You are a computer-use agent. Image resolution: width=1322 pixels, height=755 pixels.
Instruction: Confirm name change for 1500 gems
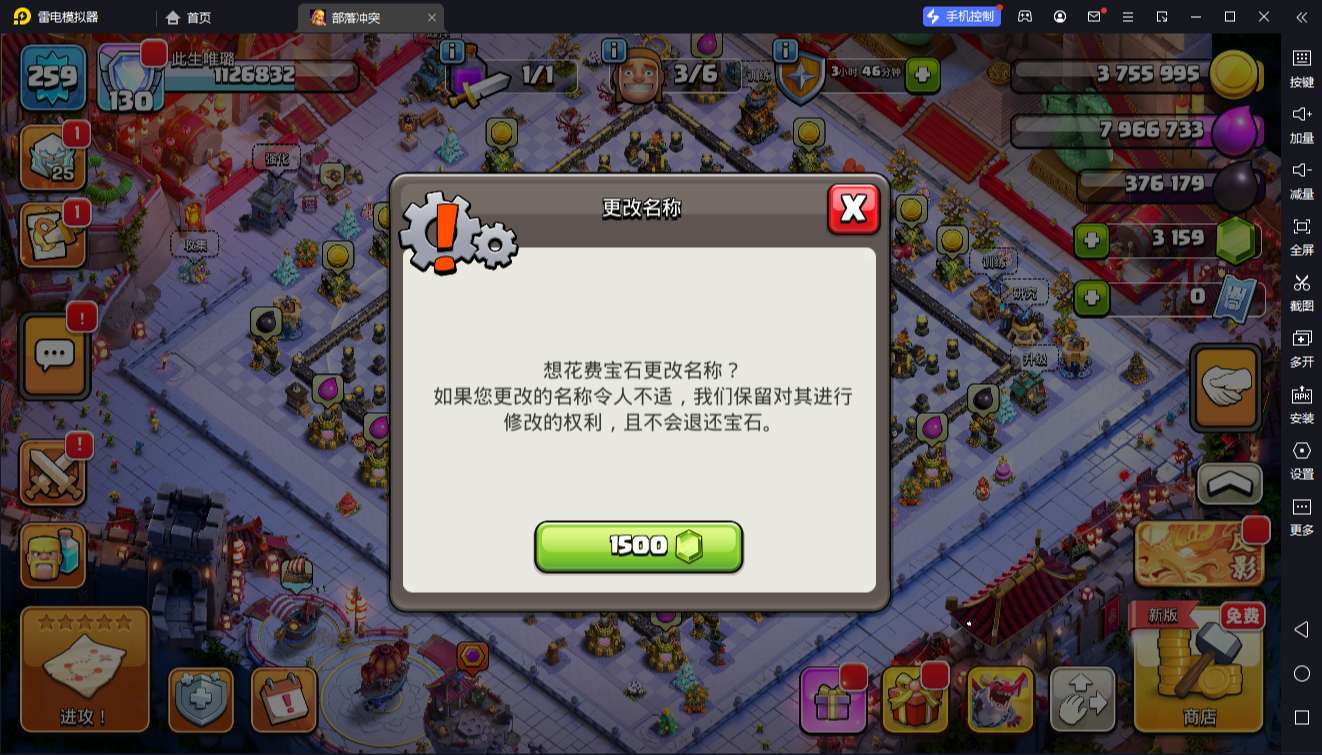[639, 546]
